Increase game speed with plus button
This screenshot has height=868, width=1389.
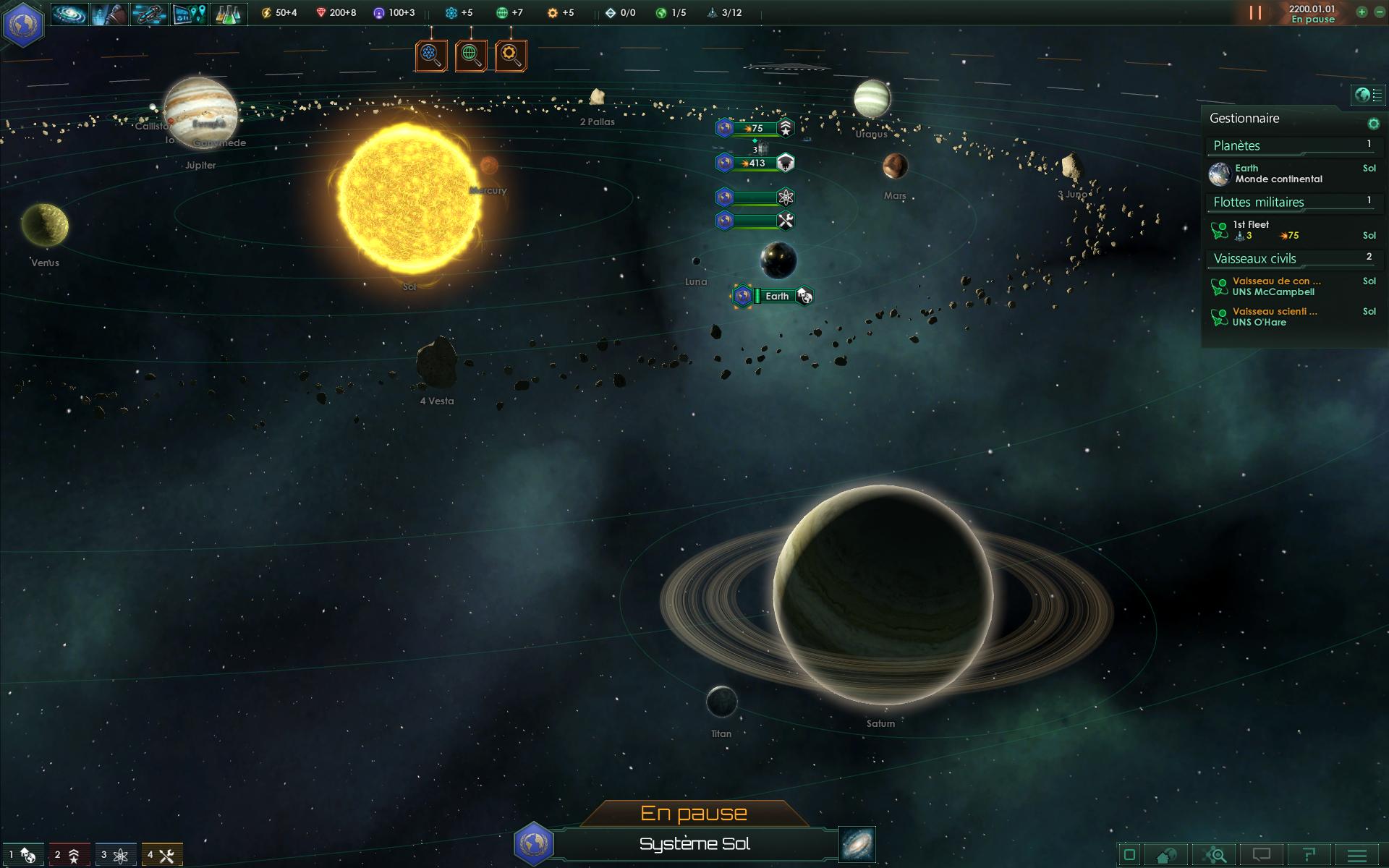coord(1362,12)
